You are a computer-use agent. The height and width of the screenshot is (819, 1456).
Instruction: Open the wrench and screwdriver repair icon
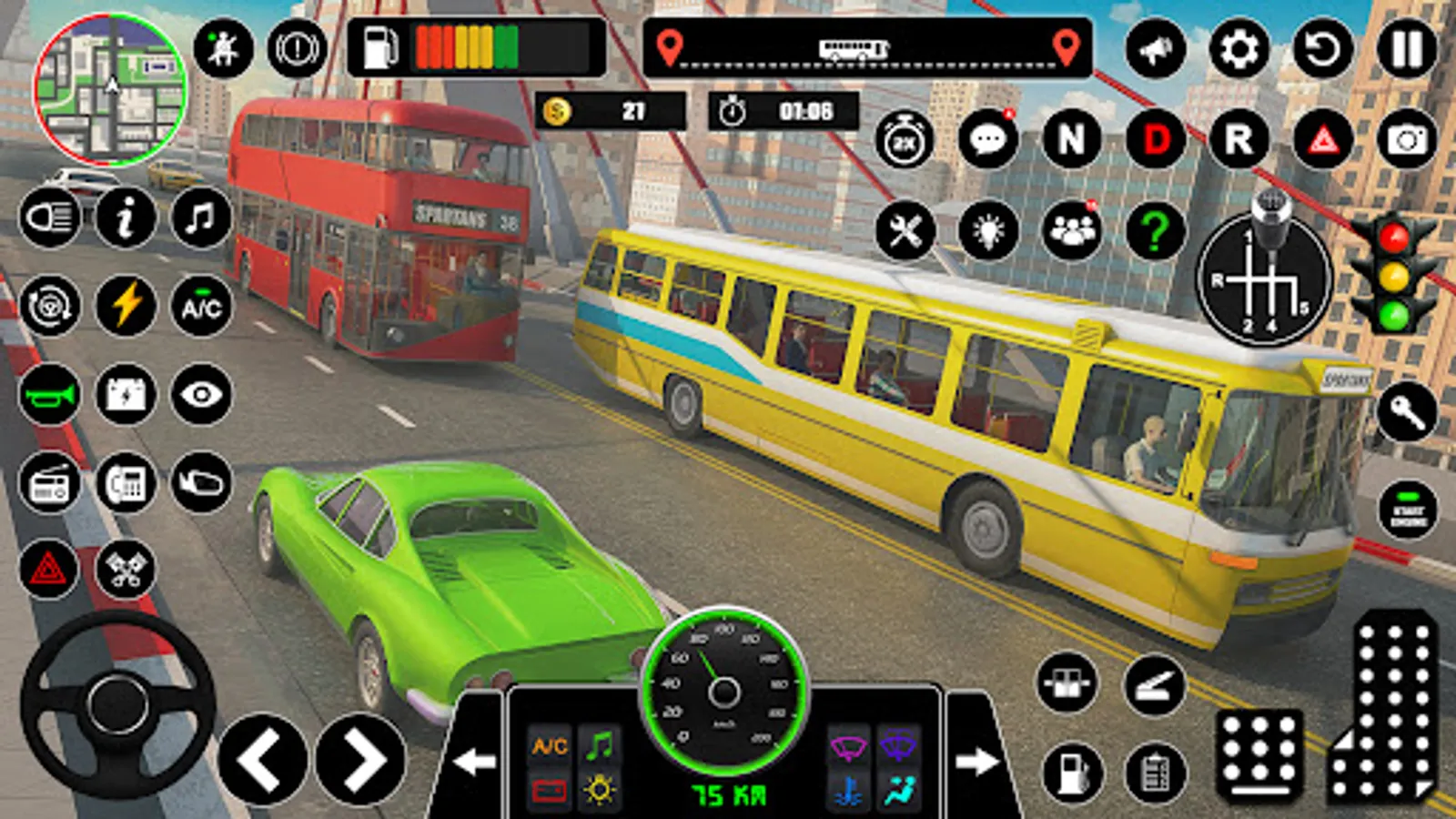[x=905, y=230]
